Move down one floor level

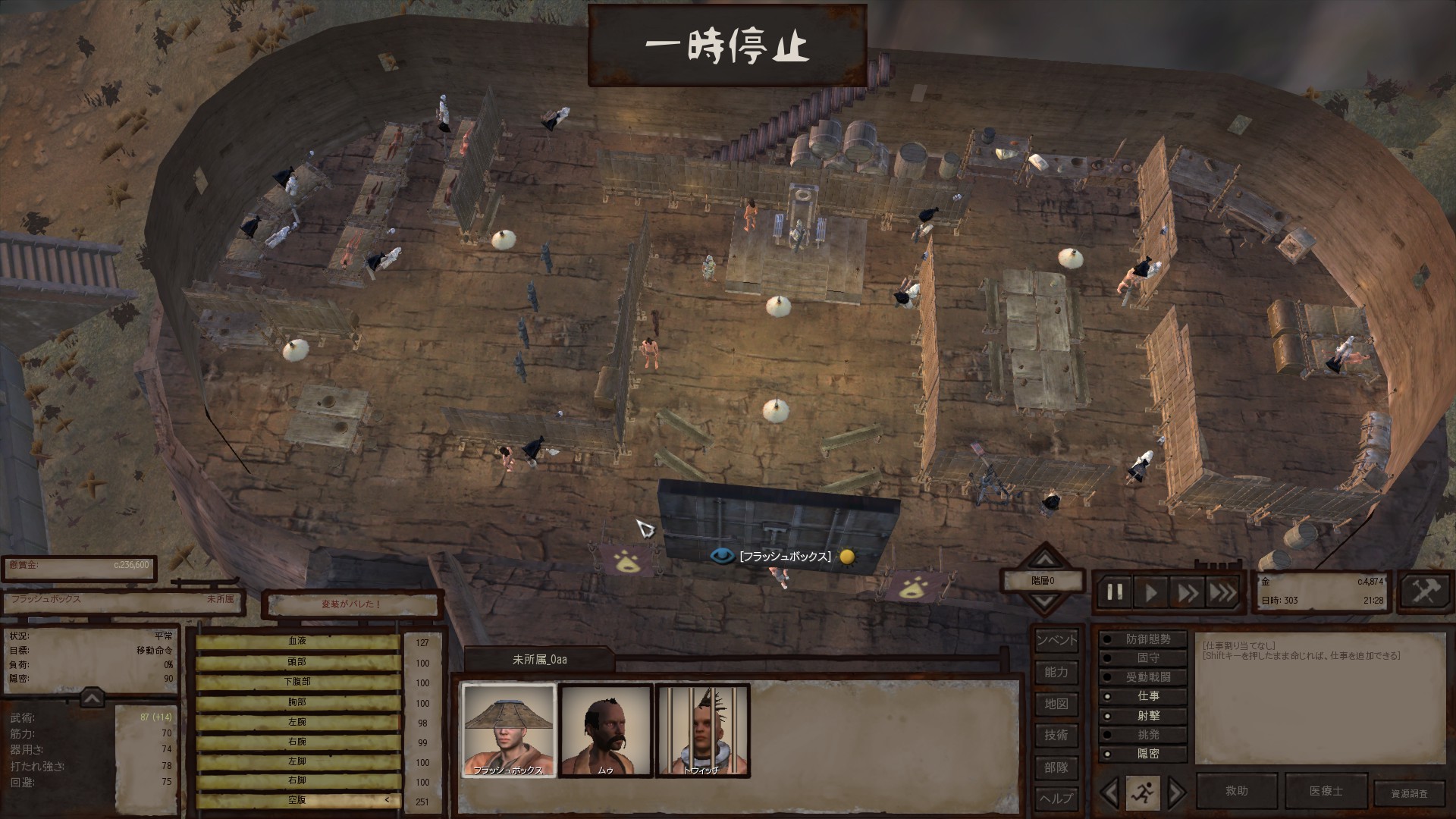[x=1045, y=602]
